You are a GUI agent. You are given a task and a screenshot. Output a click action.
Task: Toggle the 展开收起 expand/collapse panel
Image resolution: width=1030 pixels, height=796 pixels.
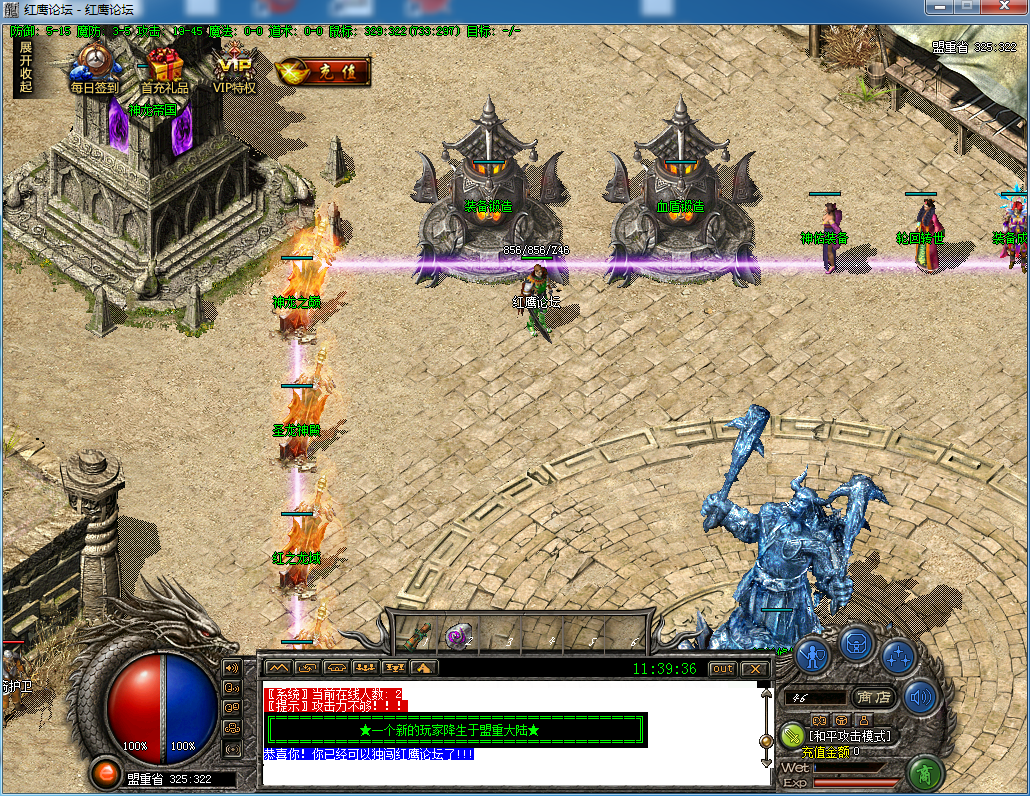[x=26, y=67]
